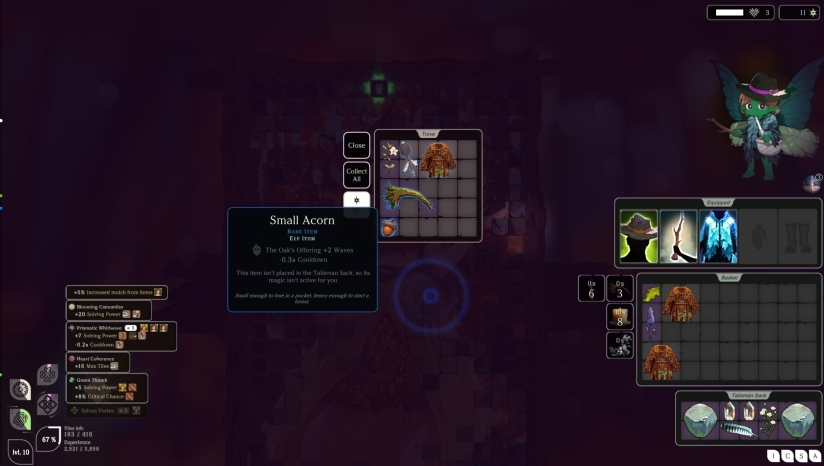Select the equipped blue feathered cloak

tap(717, 237)
